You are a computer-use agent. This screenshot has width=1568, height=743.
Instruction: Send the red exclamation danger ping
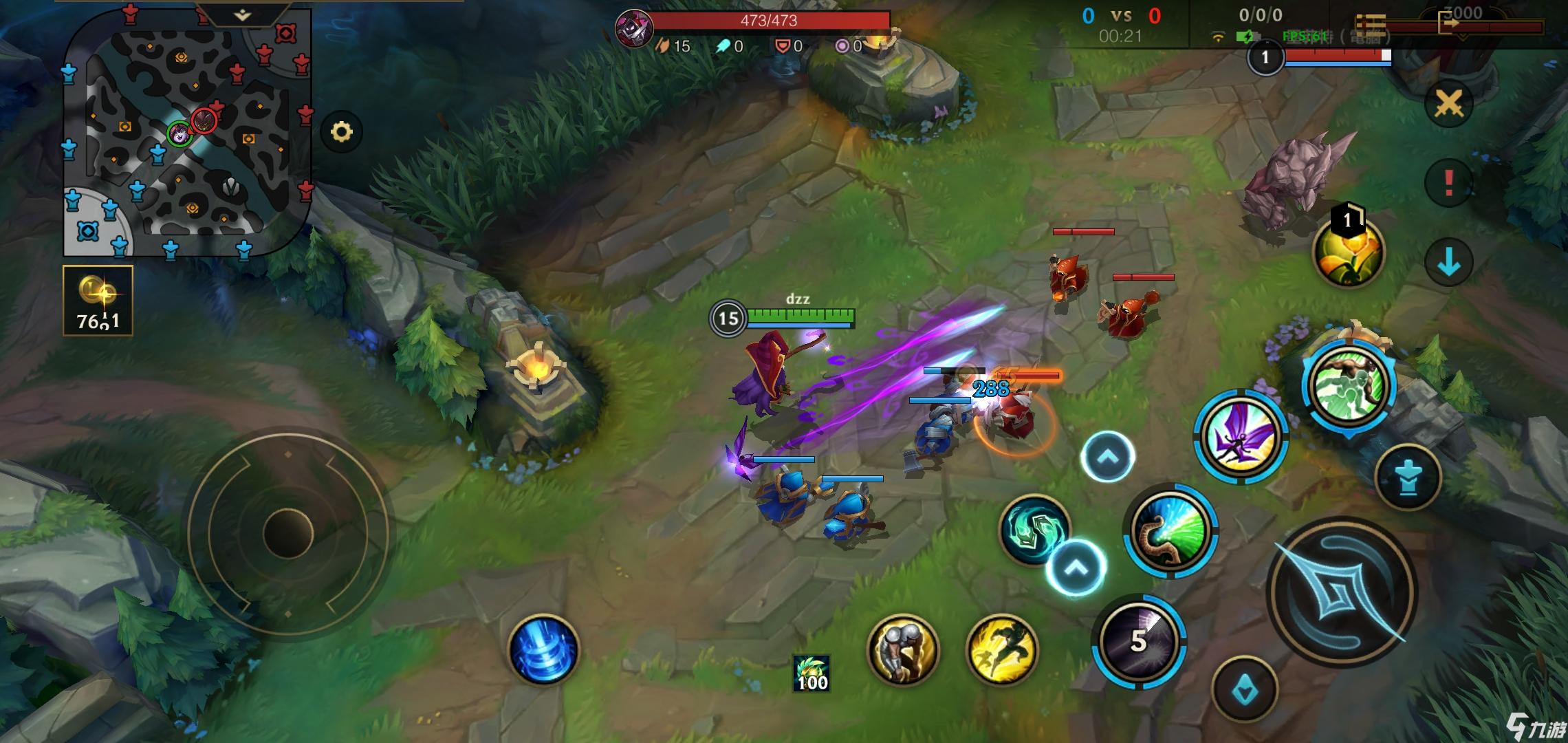(1448, 183)
